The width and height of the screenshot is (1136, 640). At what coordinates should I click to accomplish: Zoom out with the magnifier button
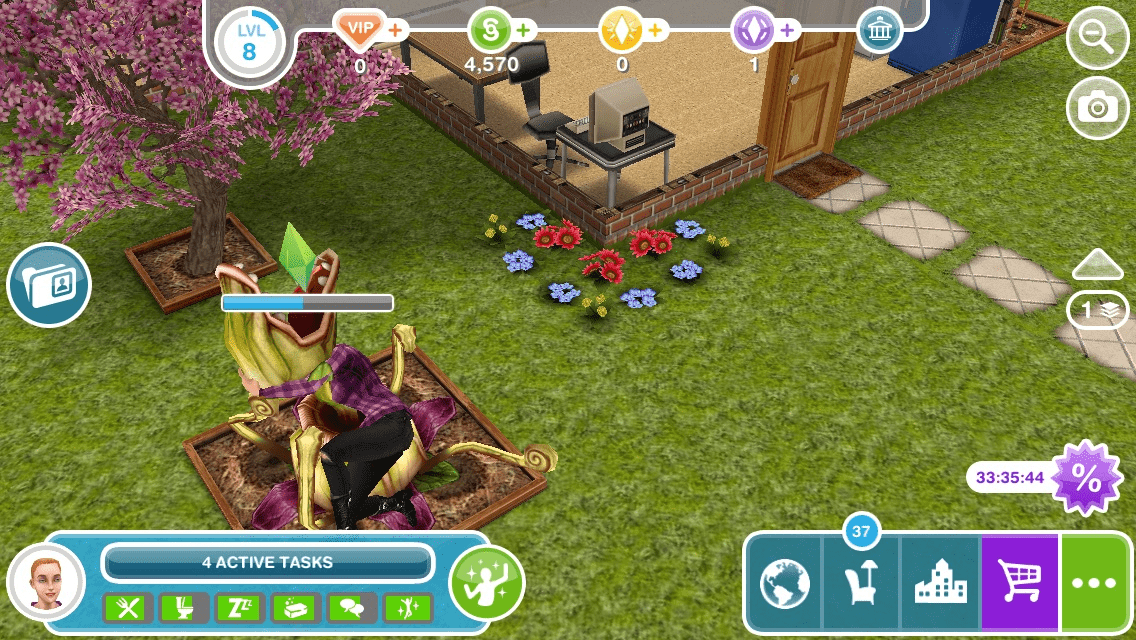[1097, 40]
